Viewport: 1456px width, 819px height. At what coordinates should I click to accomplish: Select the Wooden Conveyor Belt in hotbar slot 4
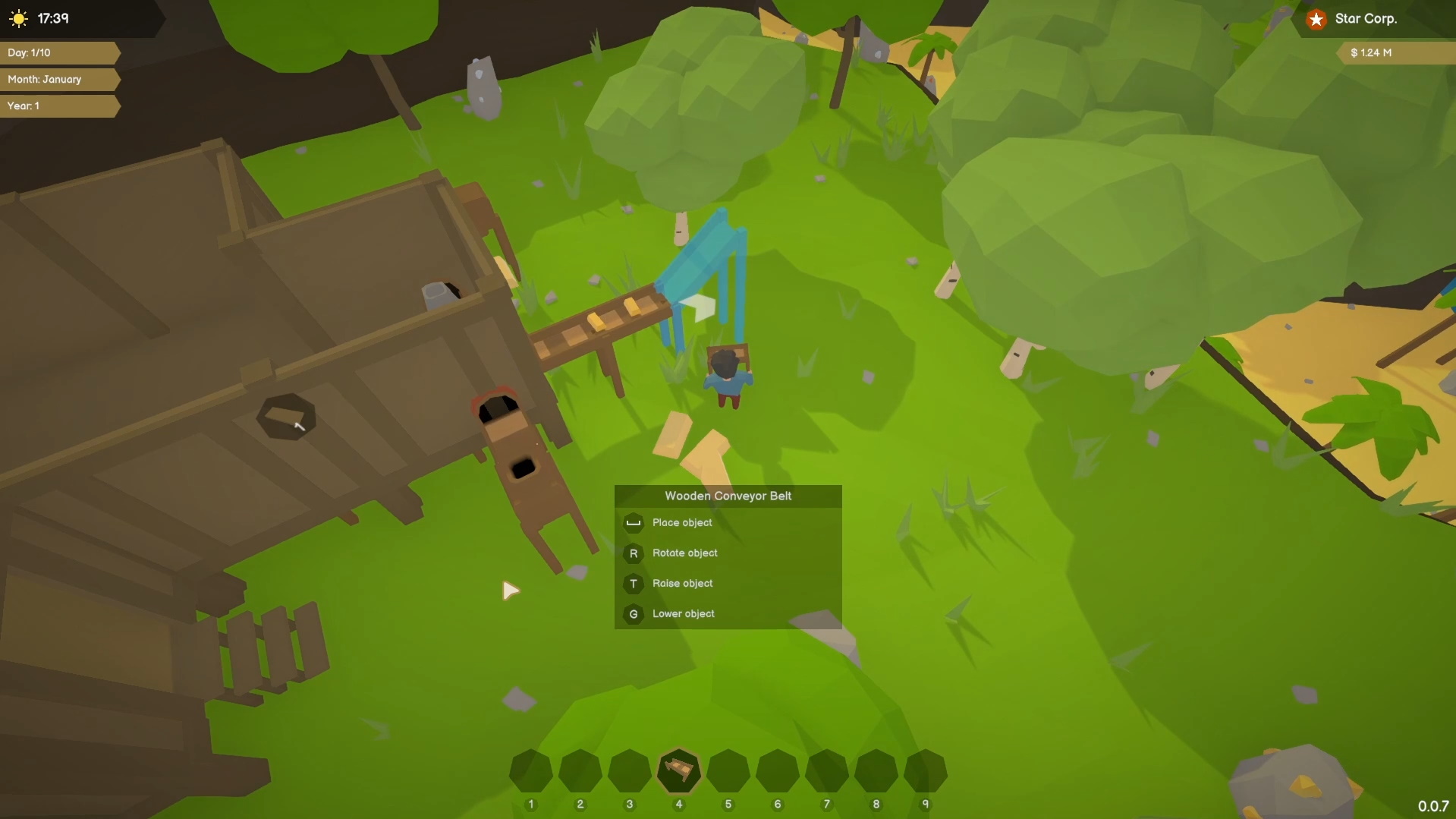680,771
